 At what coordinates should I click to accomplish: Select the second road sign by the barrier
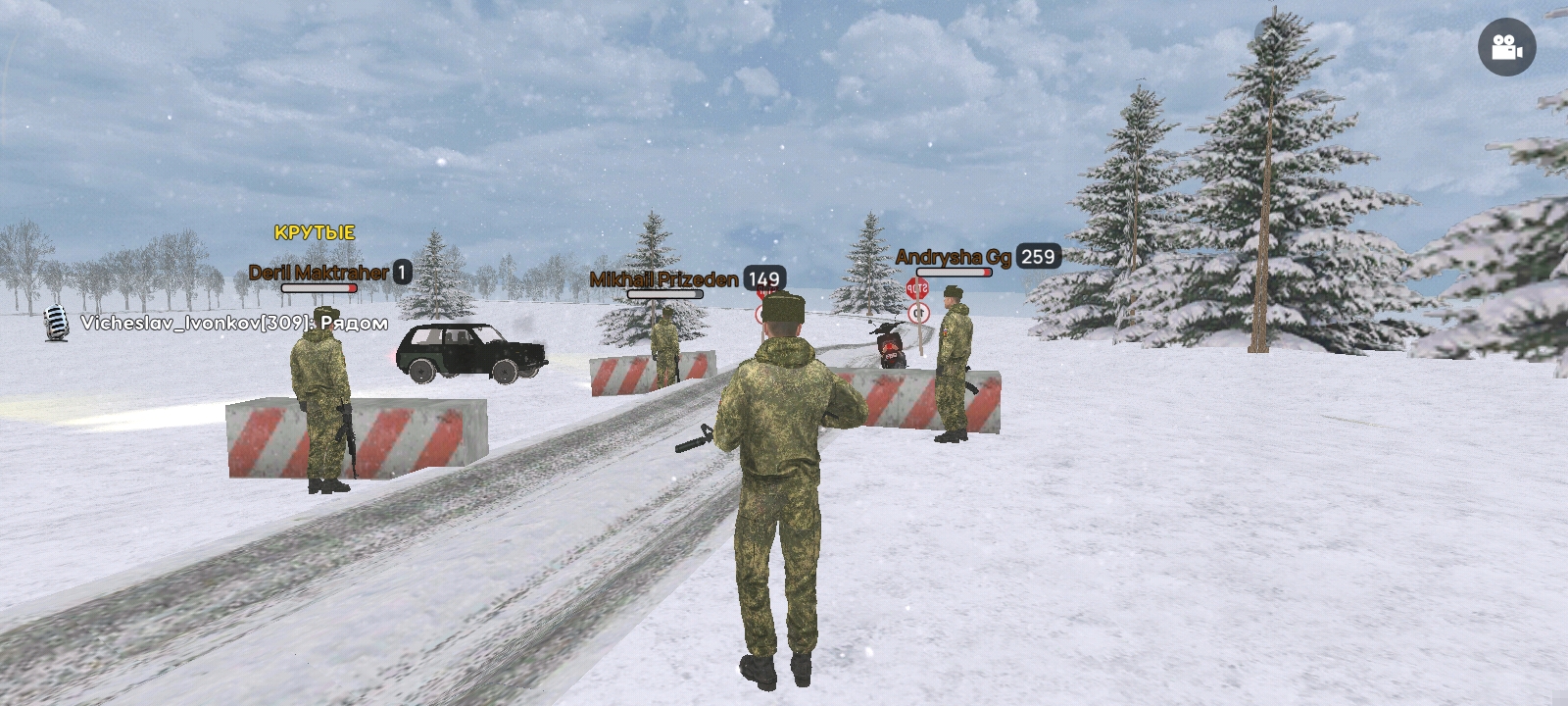[919, 312]
